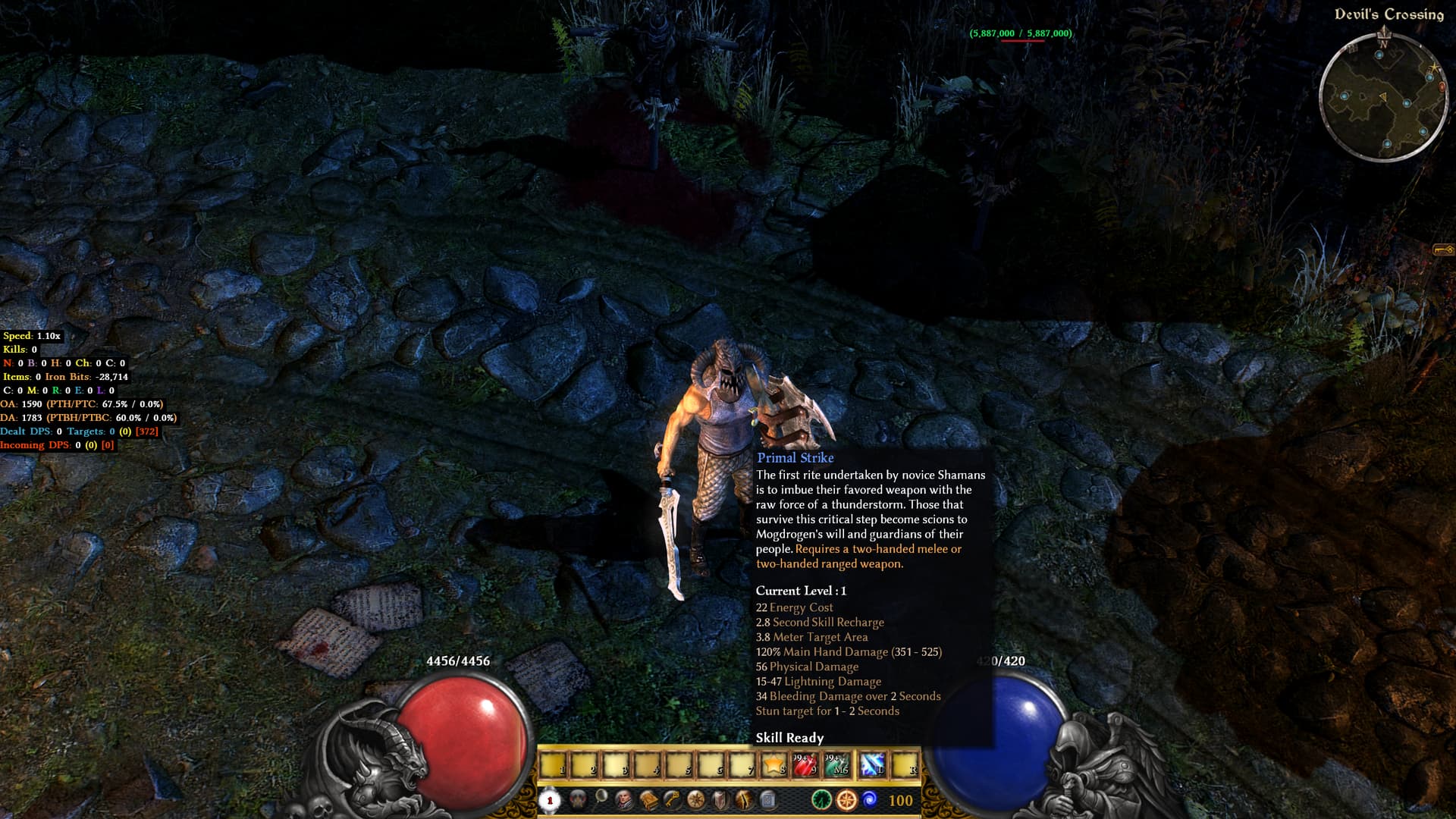Open the golden book icon in menu bar
This screenshot has width=1456, height=819.
tap(648, 800)
